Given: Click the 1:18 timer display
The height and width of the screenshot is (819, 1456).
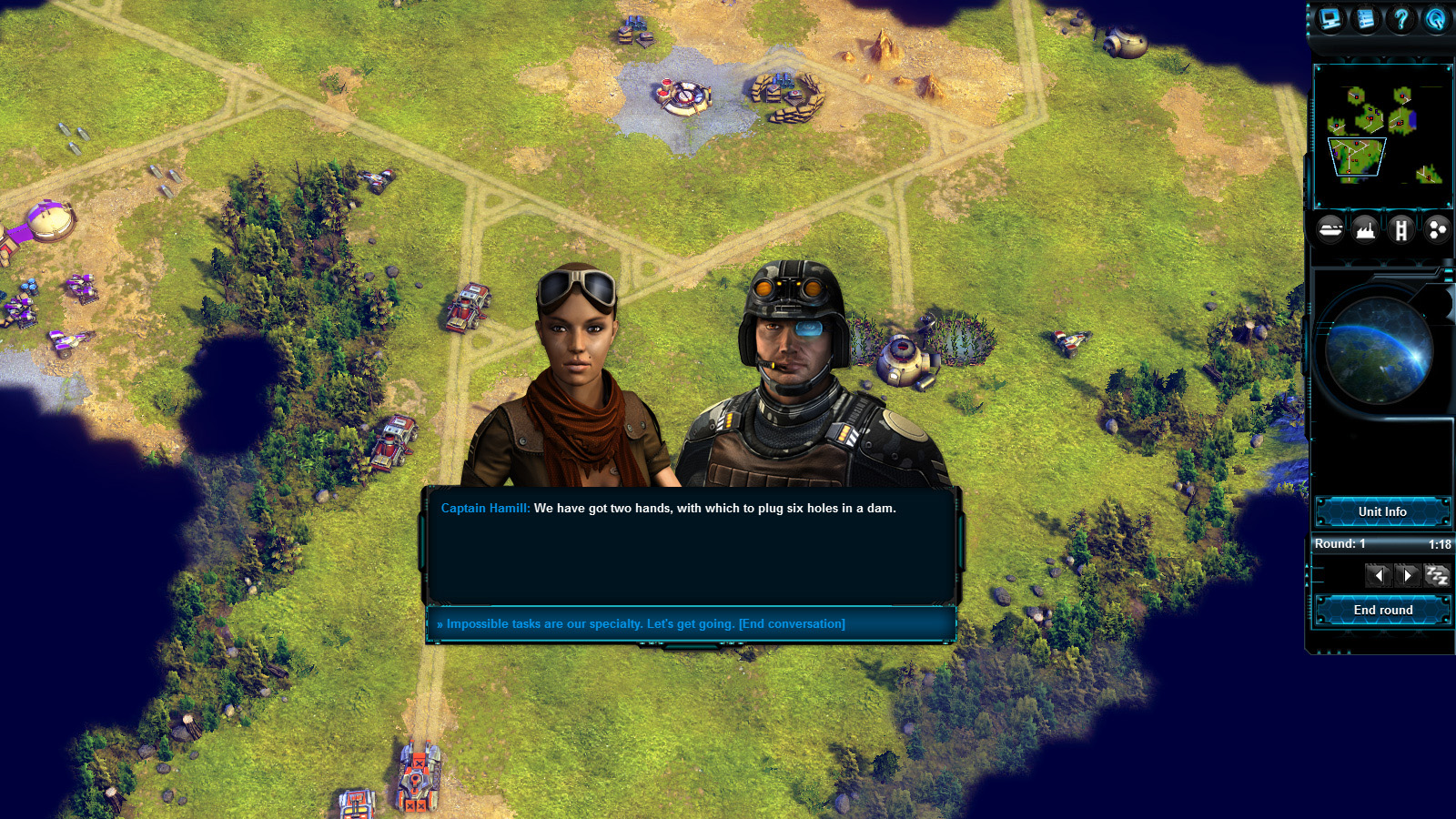Looking at the screenshot, I should tap(1441, 543).
